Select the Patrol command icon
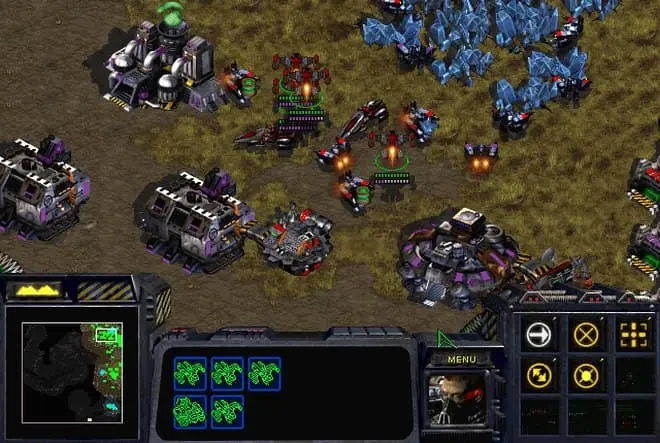This screenshot has width=660, height=443. (540, 376)
